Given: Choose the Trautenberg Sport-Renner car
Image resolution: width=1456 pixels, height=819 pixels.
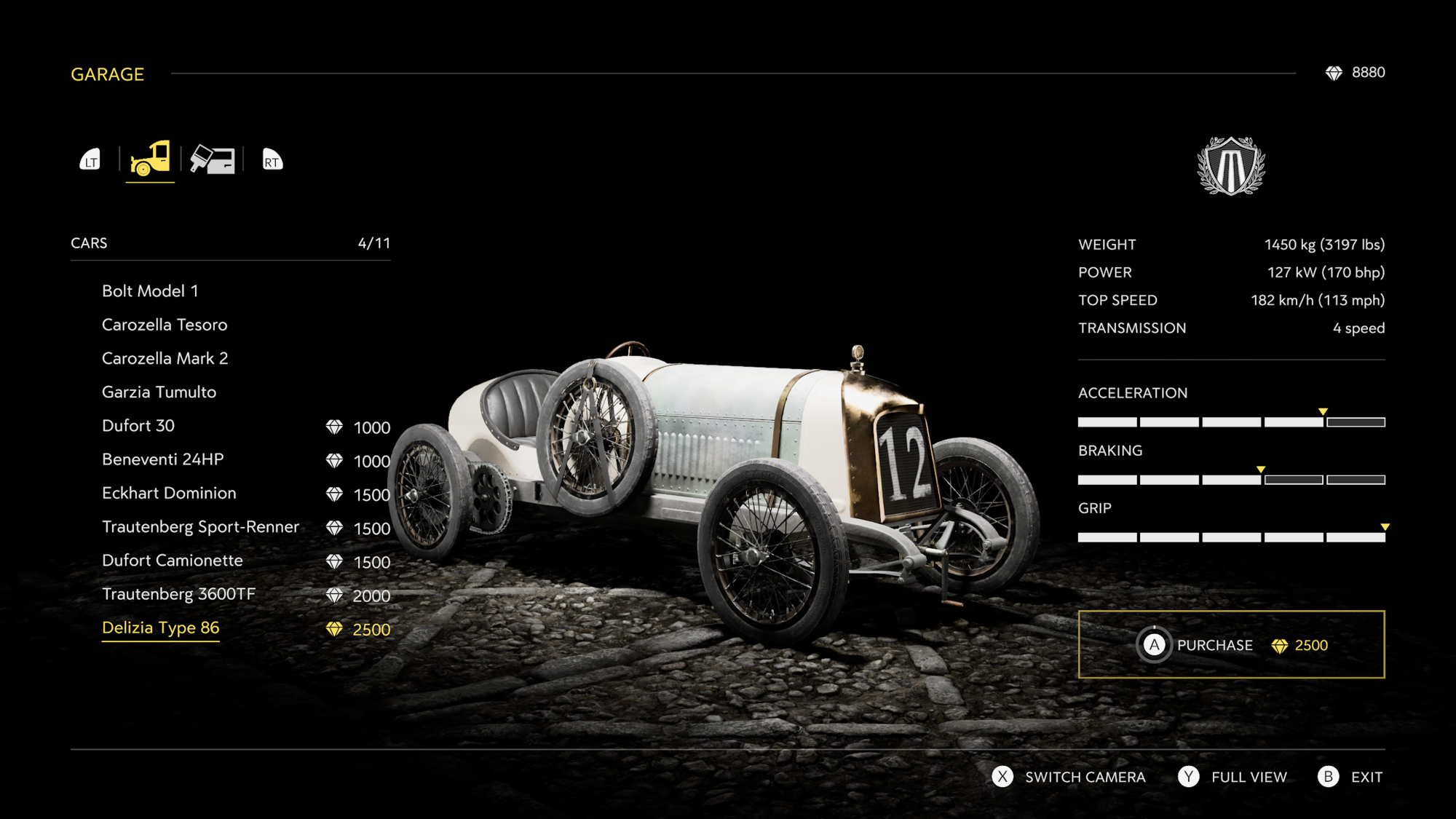Looking at the screenshot, I should (200, 527).
